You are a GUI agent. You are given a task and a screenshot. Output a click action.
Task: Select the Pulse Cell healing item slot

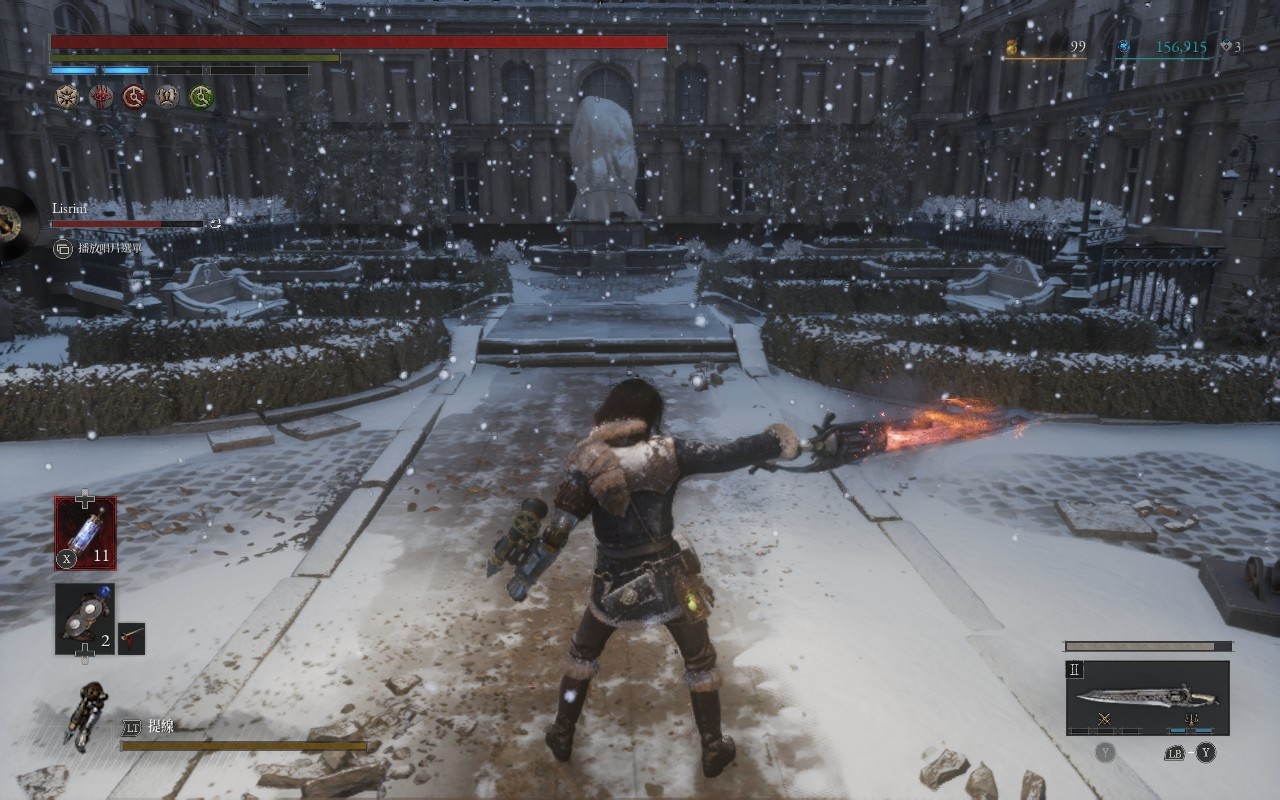click(85, 533)
